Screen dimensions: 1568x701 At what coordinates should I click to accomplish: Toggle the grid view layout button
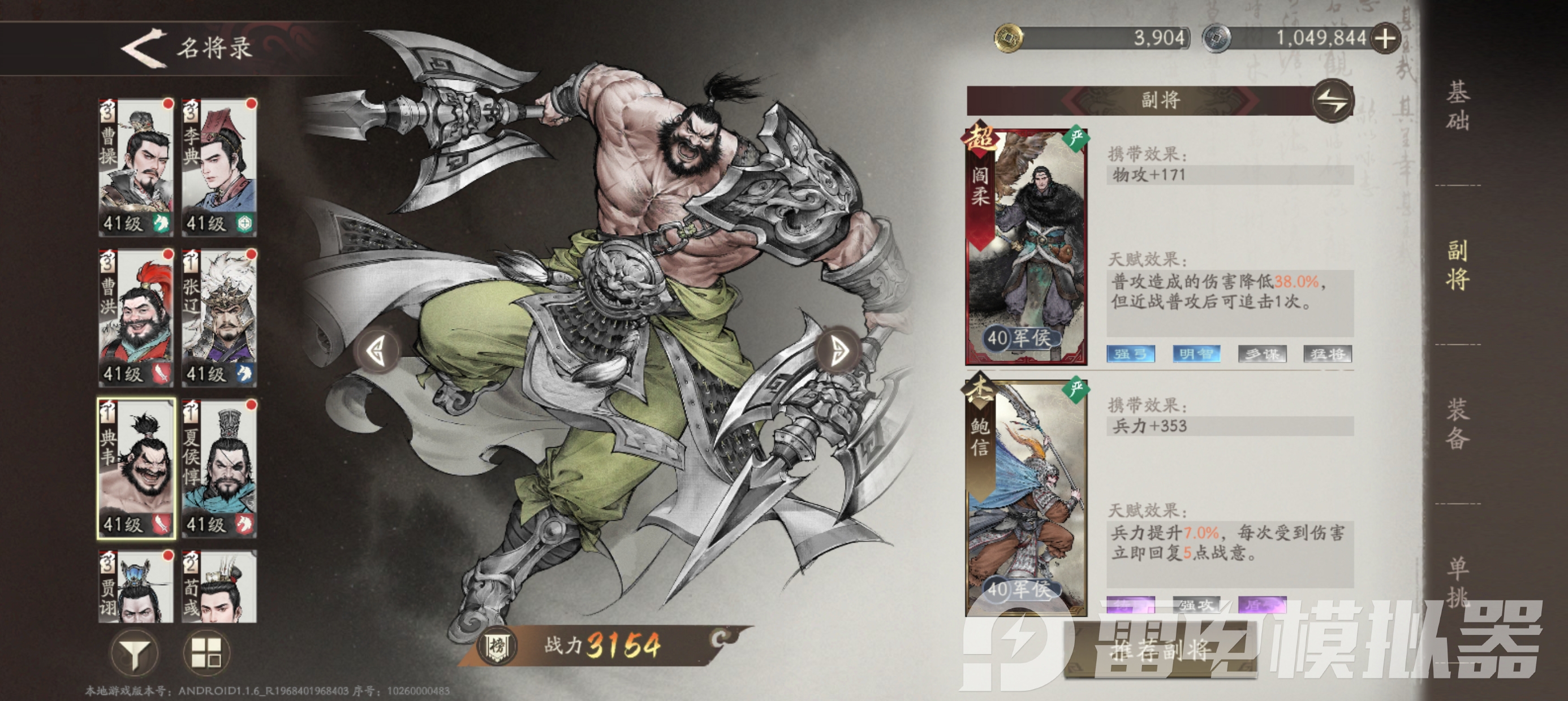point(206,654)
